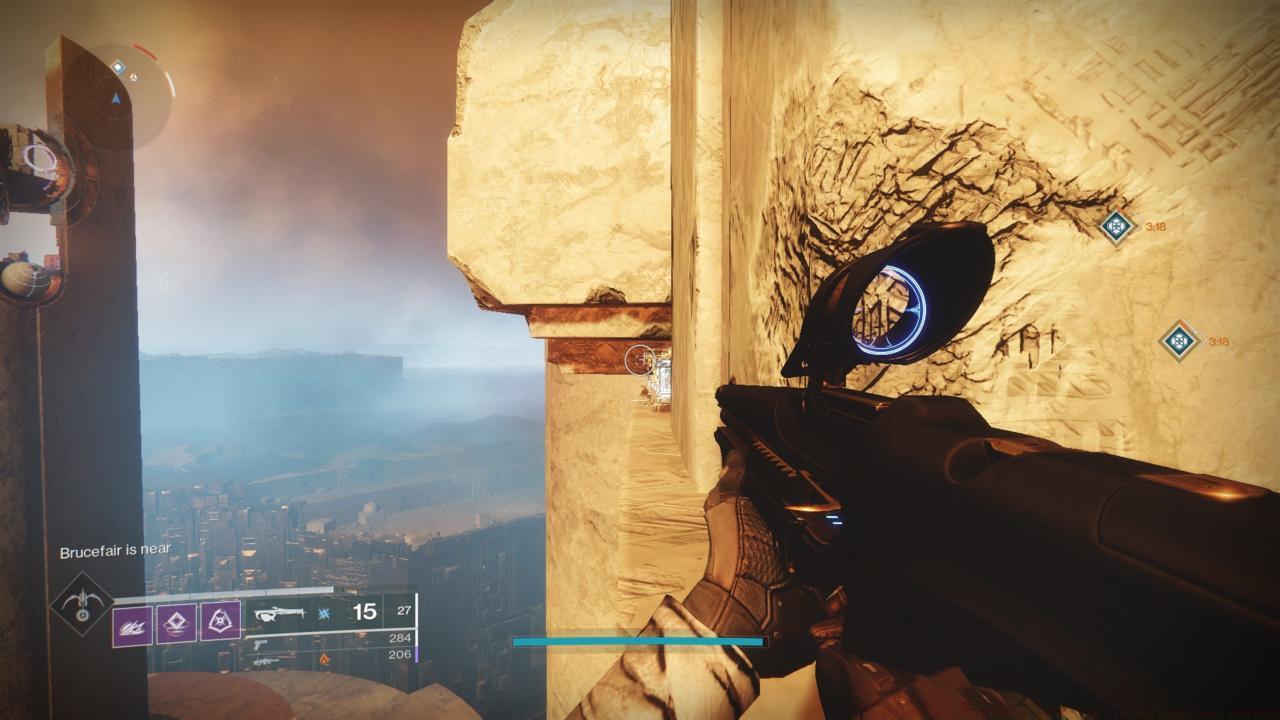Activate the Super ability diamond icon
The height and width of the screenshot is (720, 1280).
82,604
